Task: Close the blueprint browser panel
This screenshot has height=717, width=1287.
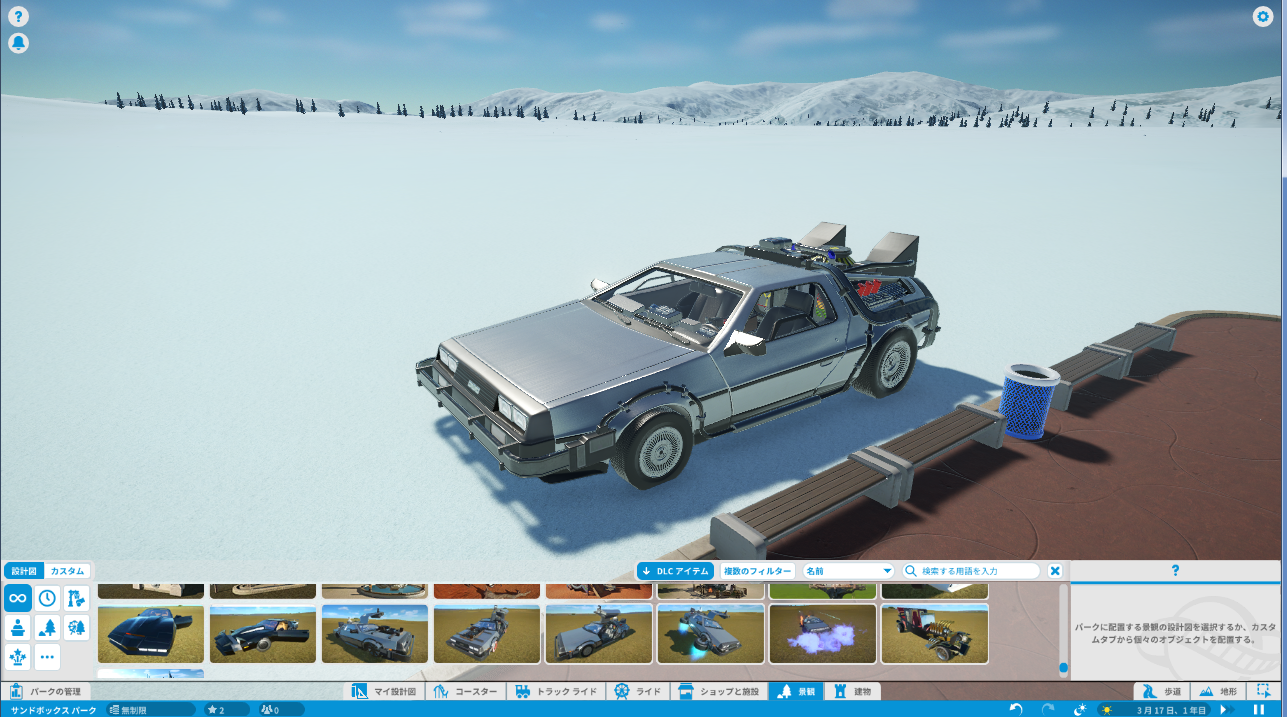Action: click(1055, 571)
